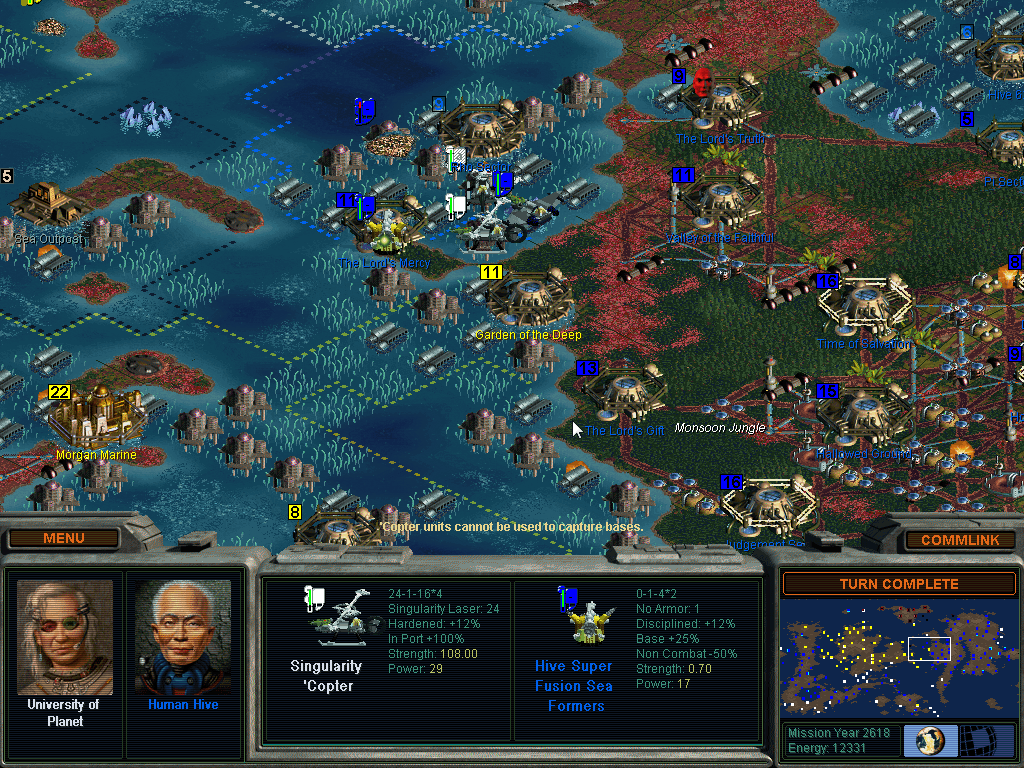Select the Human Hive leader portrait
Screen dimensions: 1024x768
coord(183,638)
